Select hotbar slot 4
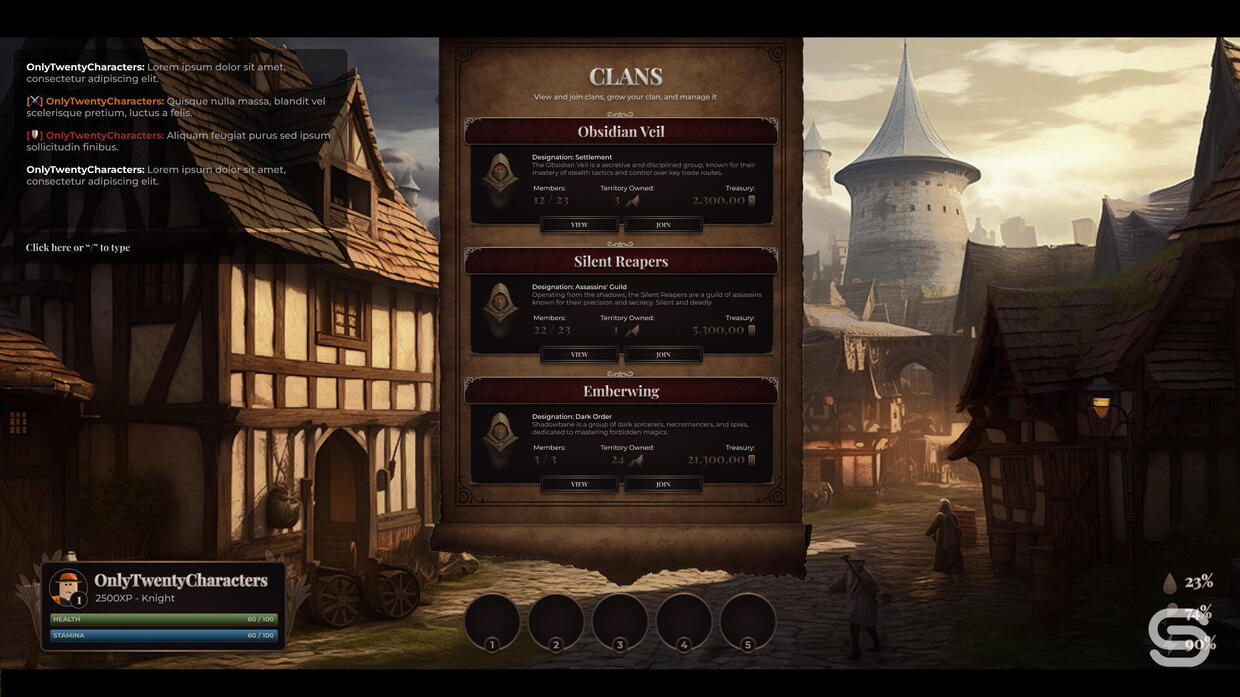This screenshot has width=1240, height=697. coord(684,621)
